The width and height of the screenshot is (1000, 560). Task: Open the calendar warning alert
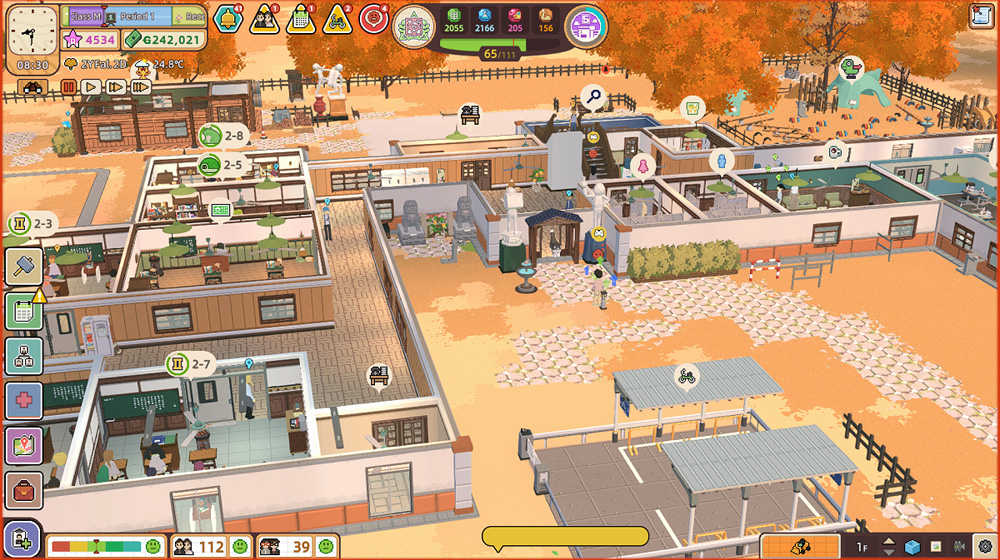click(300, 18)
